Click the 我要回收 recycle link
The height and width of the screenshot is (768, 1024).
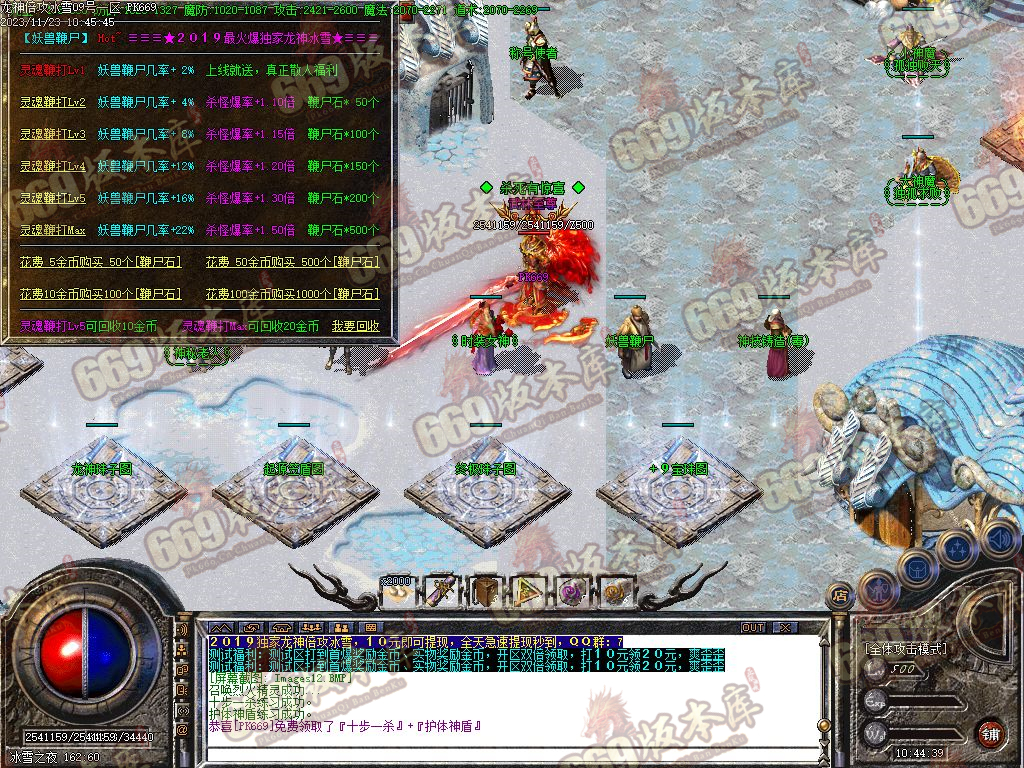click(x=356, y=326)
